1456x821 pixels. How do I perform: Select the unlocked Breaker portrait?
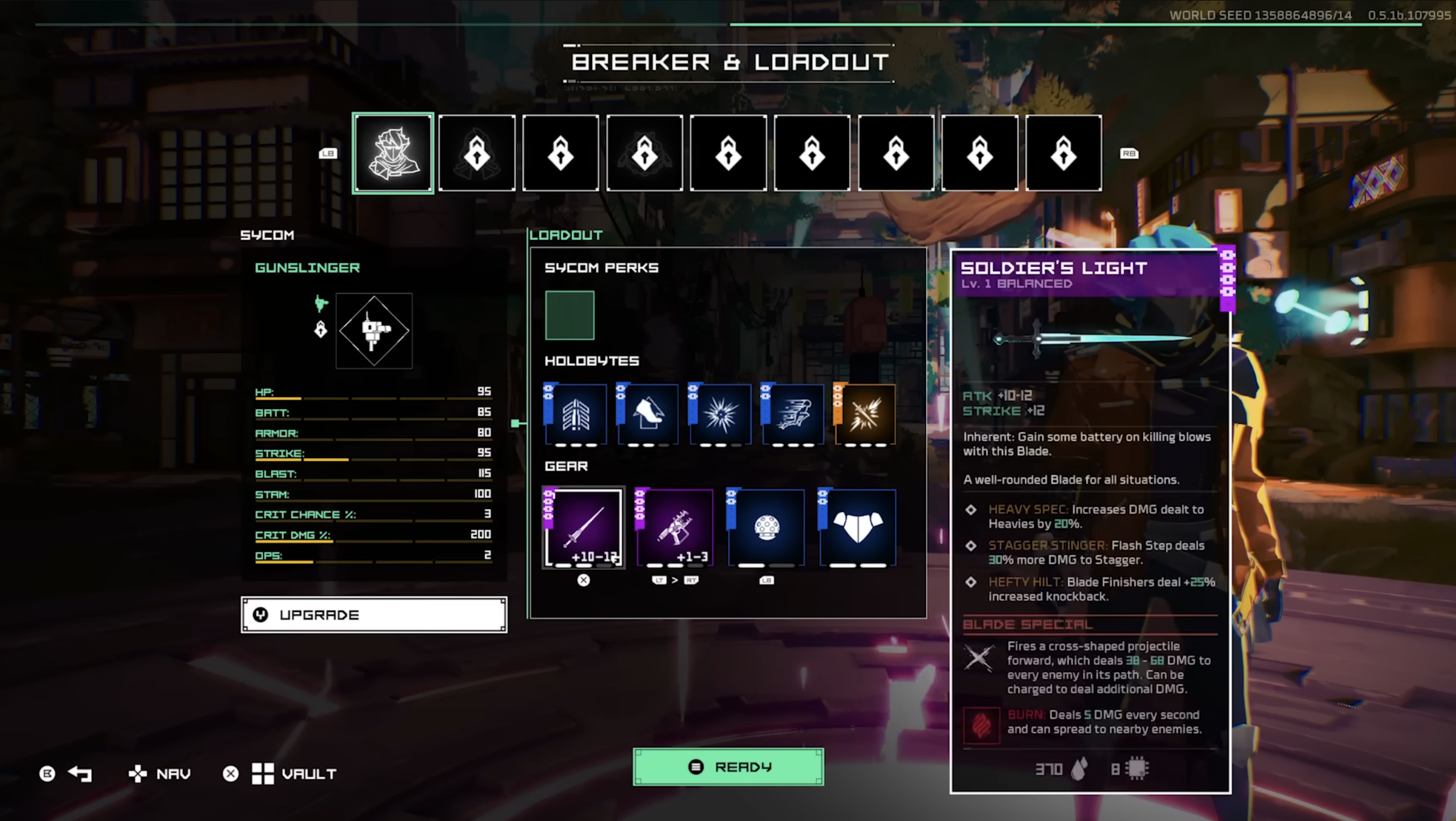click(x=393, y=153)
